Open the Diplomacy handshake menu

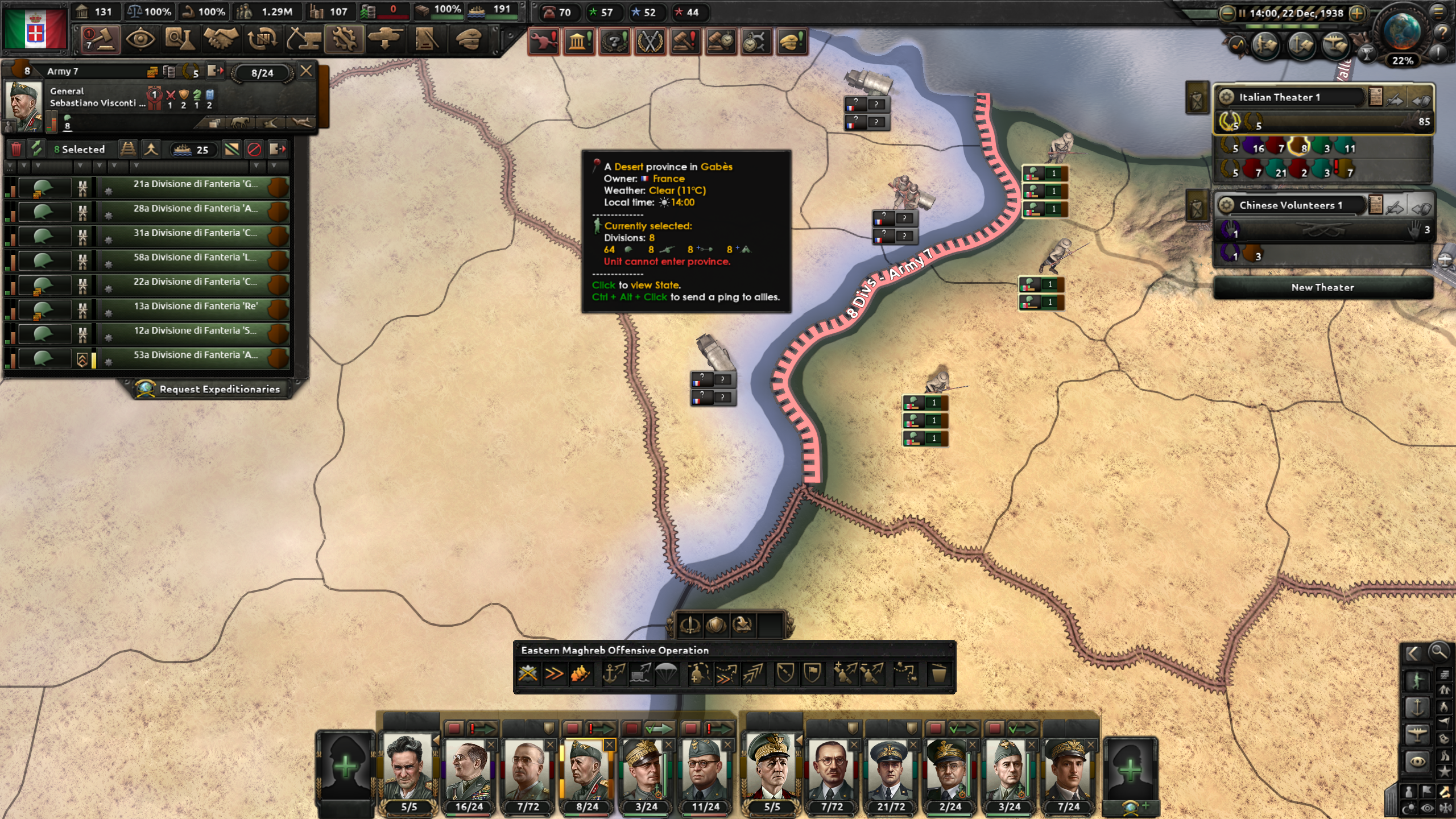coord(221,40)
